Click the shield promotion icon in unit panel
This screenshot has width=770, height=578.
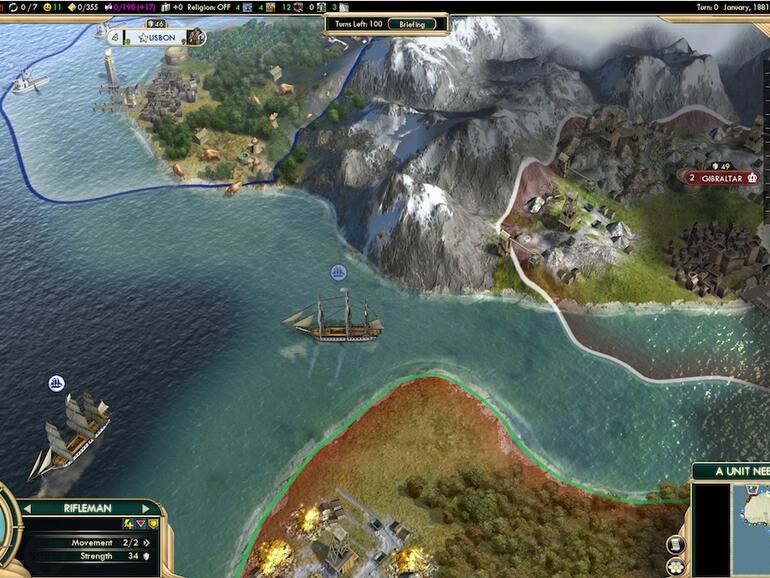point(154,524)
